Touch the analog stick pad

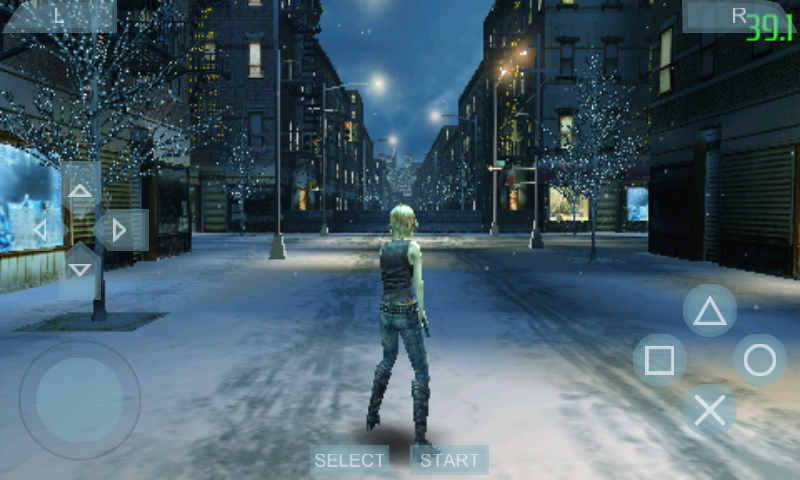80,400
